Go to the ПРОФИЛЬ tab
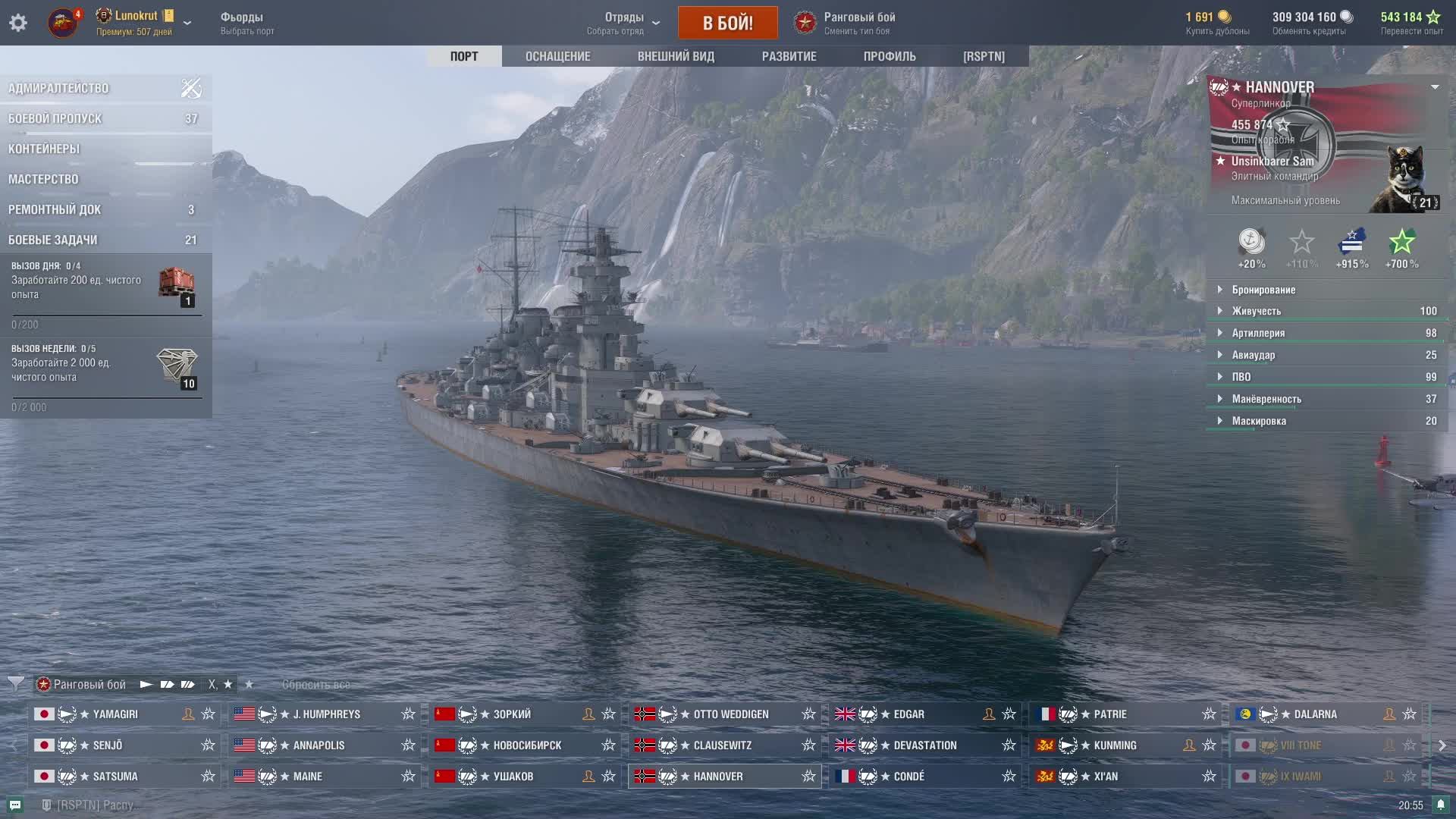The image size is (1456, 819). point(890,56)
